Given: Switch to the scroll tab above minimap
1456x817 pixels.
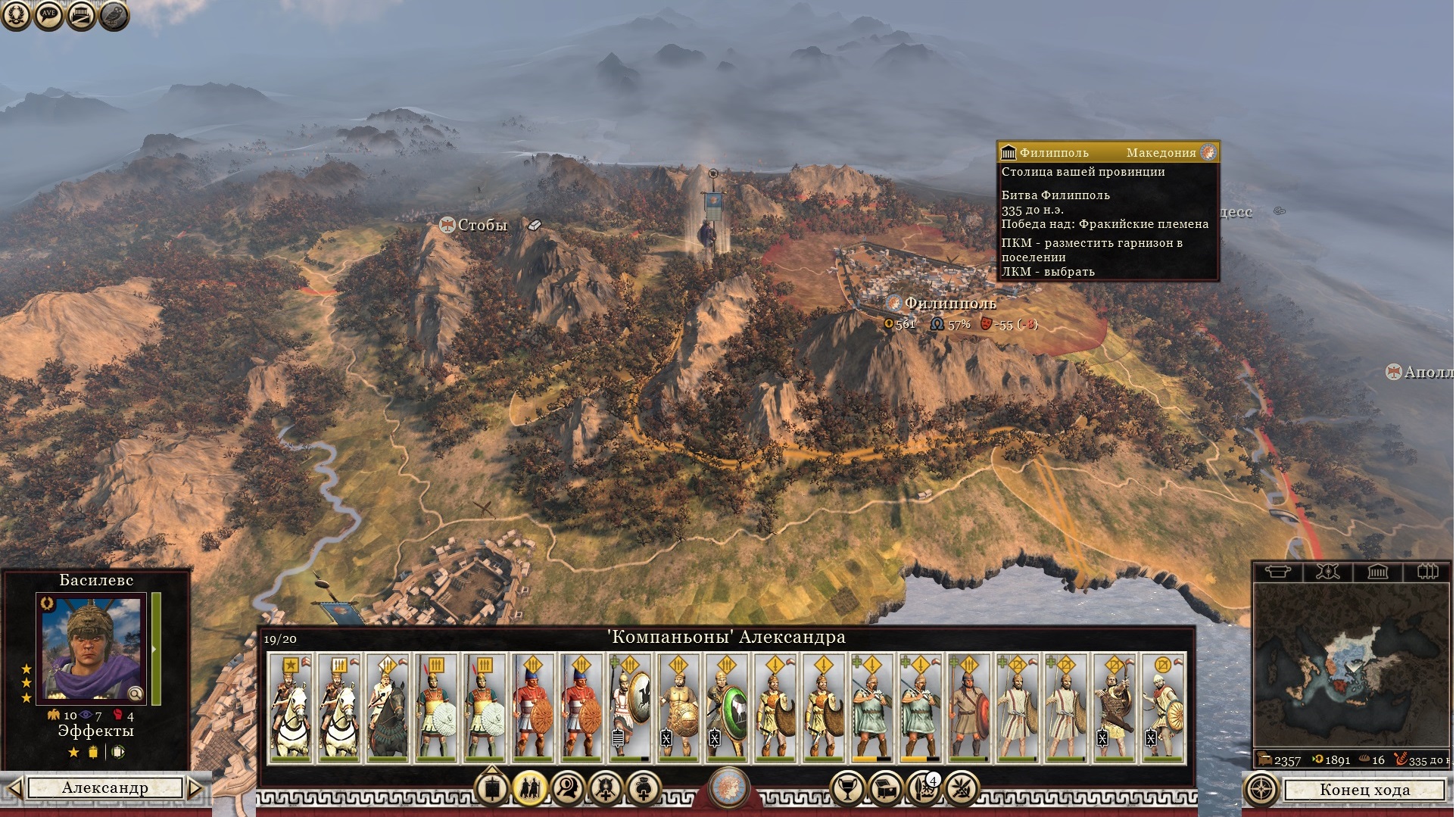Looking at the screenshot, I should (1277, 571).
